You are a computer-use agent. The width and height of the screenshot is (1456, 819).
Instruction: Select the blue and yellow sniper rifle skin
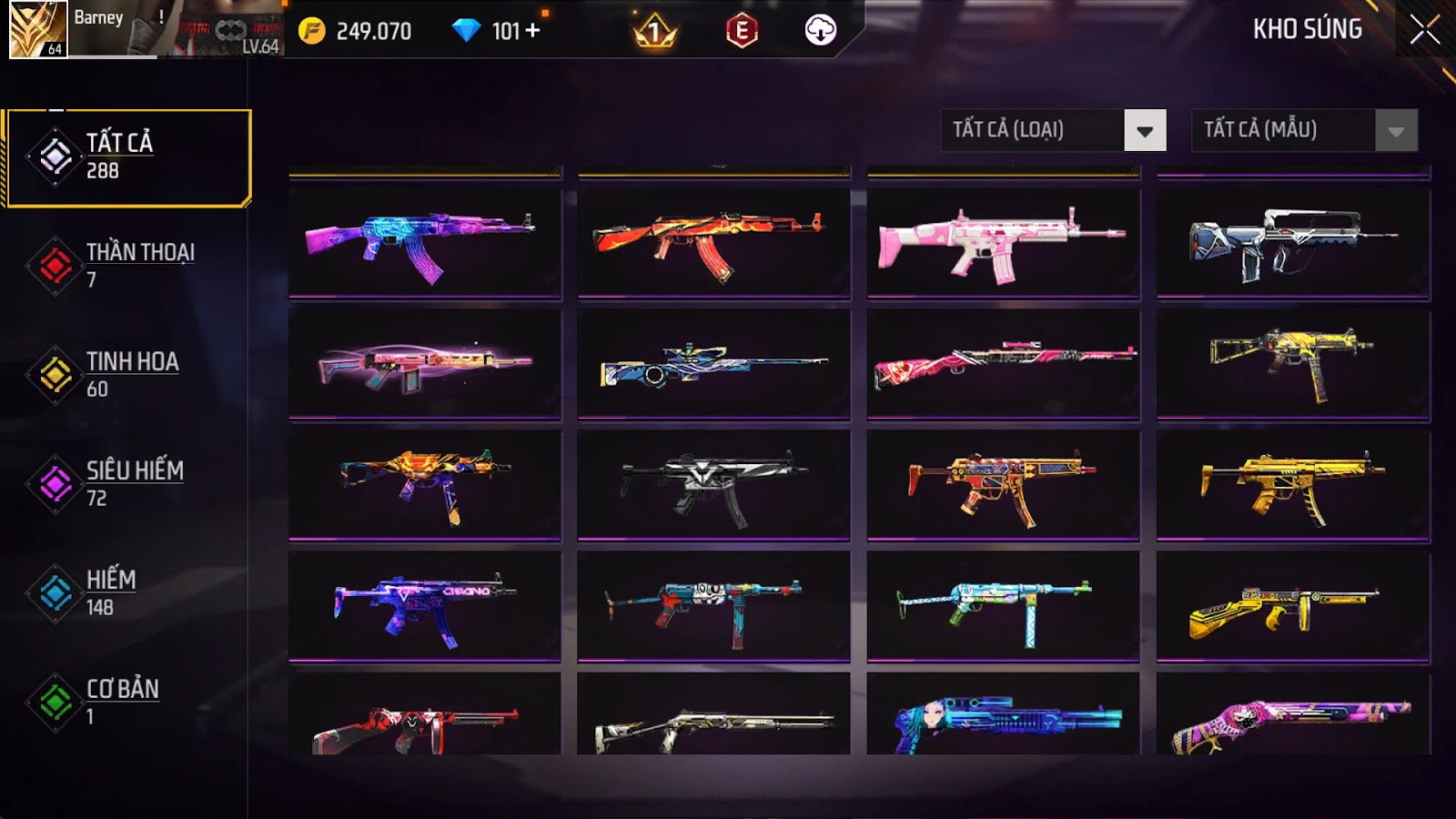(713, 365)
